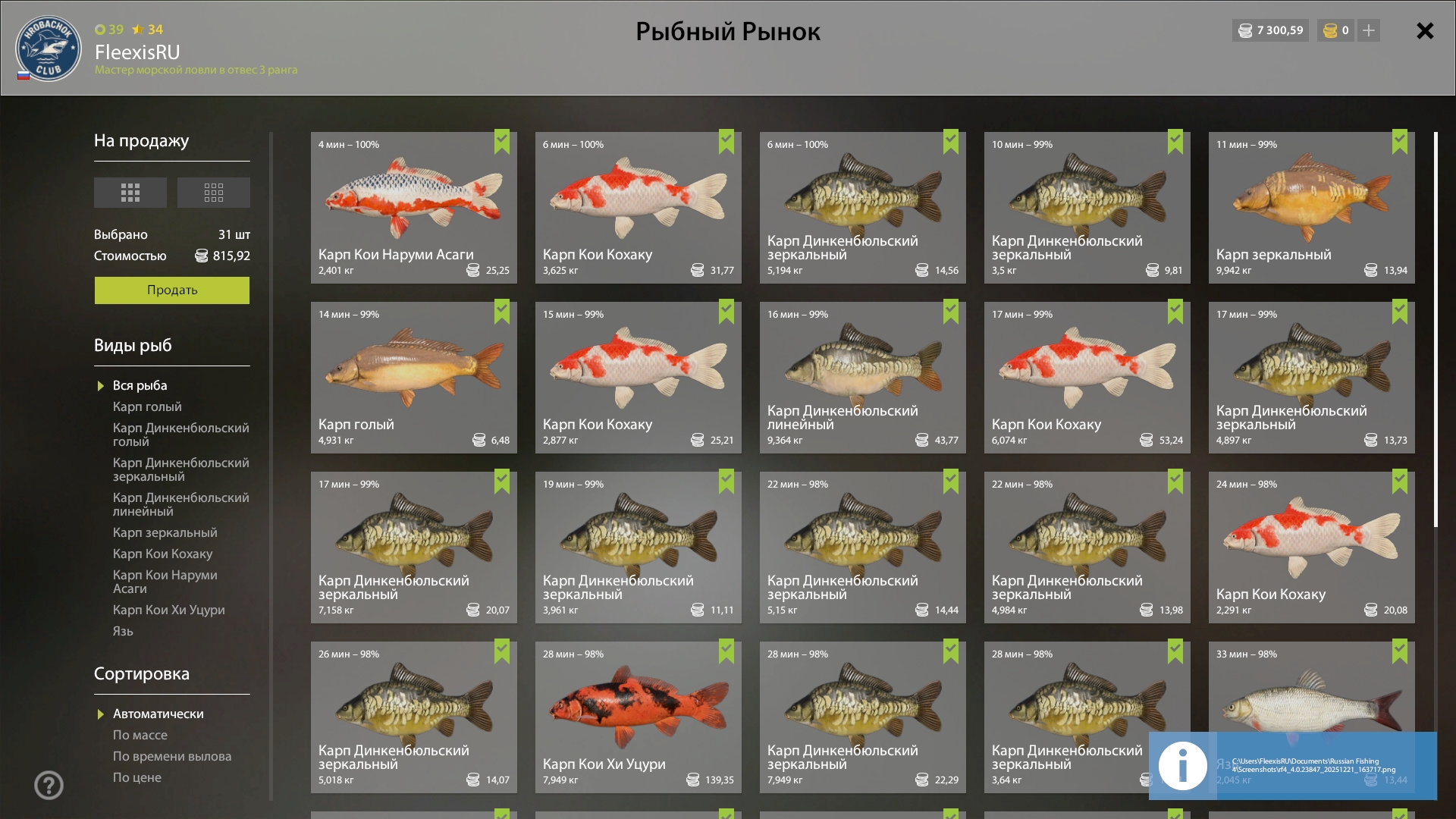Sort fish По времени вылова
Image resolution: width=1456 pixels, height=819 pixels.
172,757
